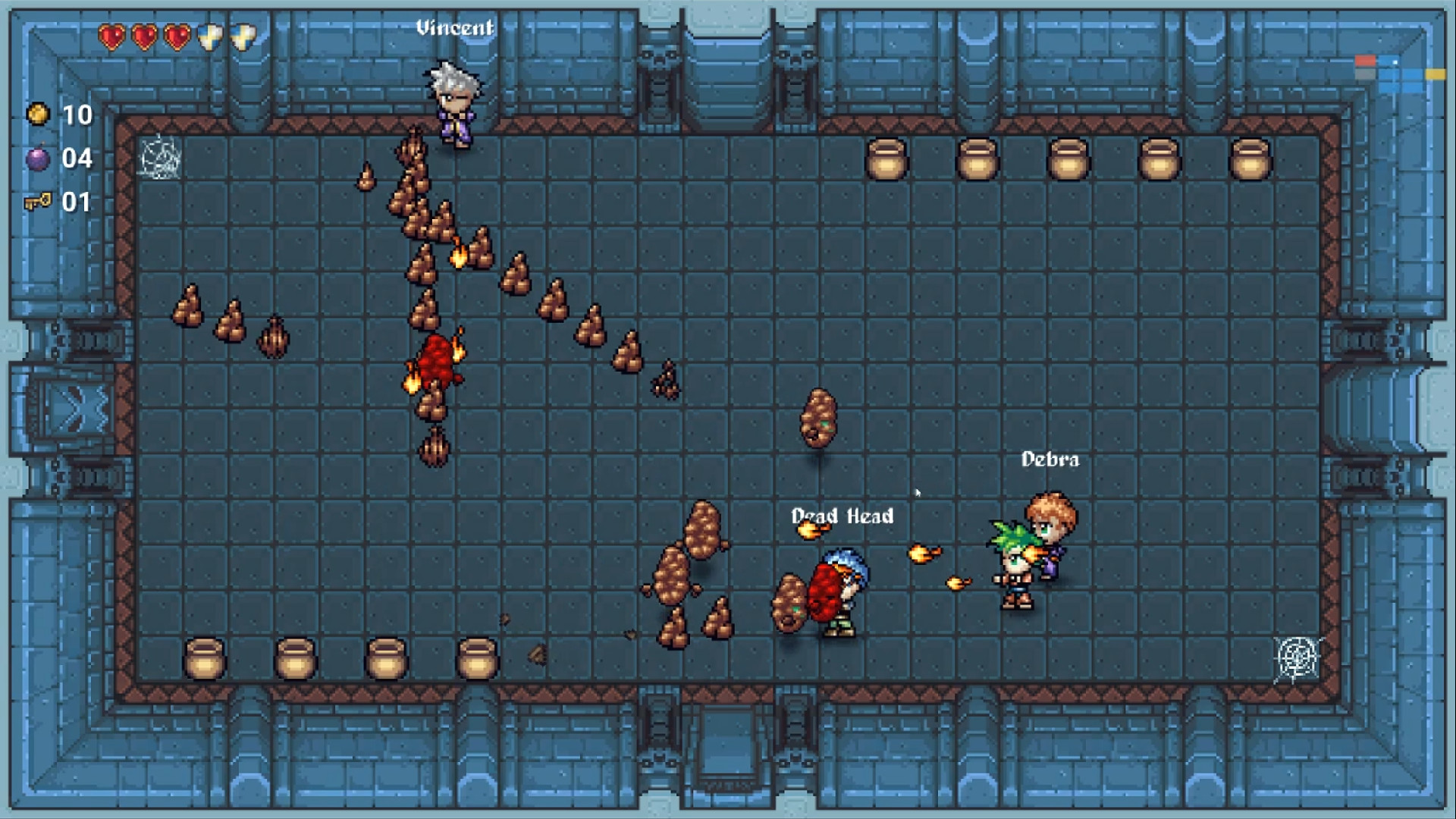Click the spider web in the top-left corner
Image resolution: width=1456 pixels, height=819 pixels.
(162, 157)
